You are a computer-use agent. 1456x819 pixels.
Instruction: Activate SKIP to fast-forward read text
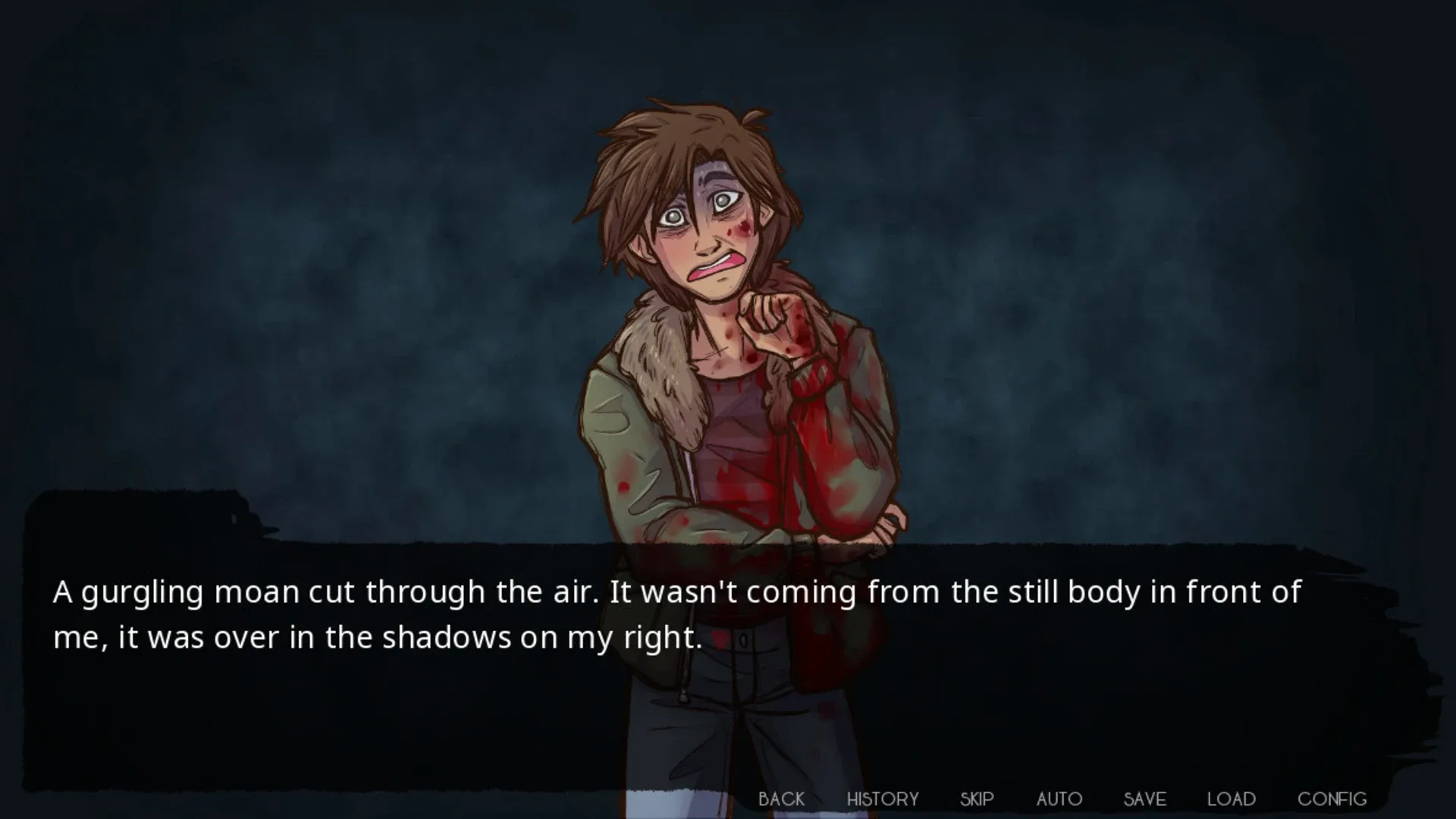point(977,799)
